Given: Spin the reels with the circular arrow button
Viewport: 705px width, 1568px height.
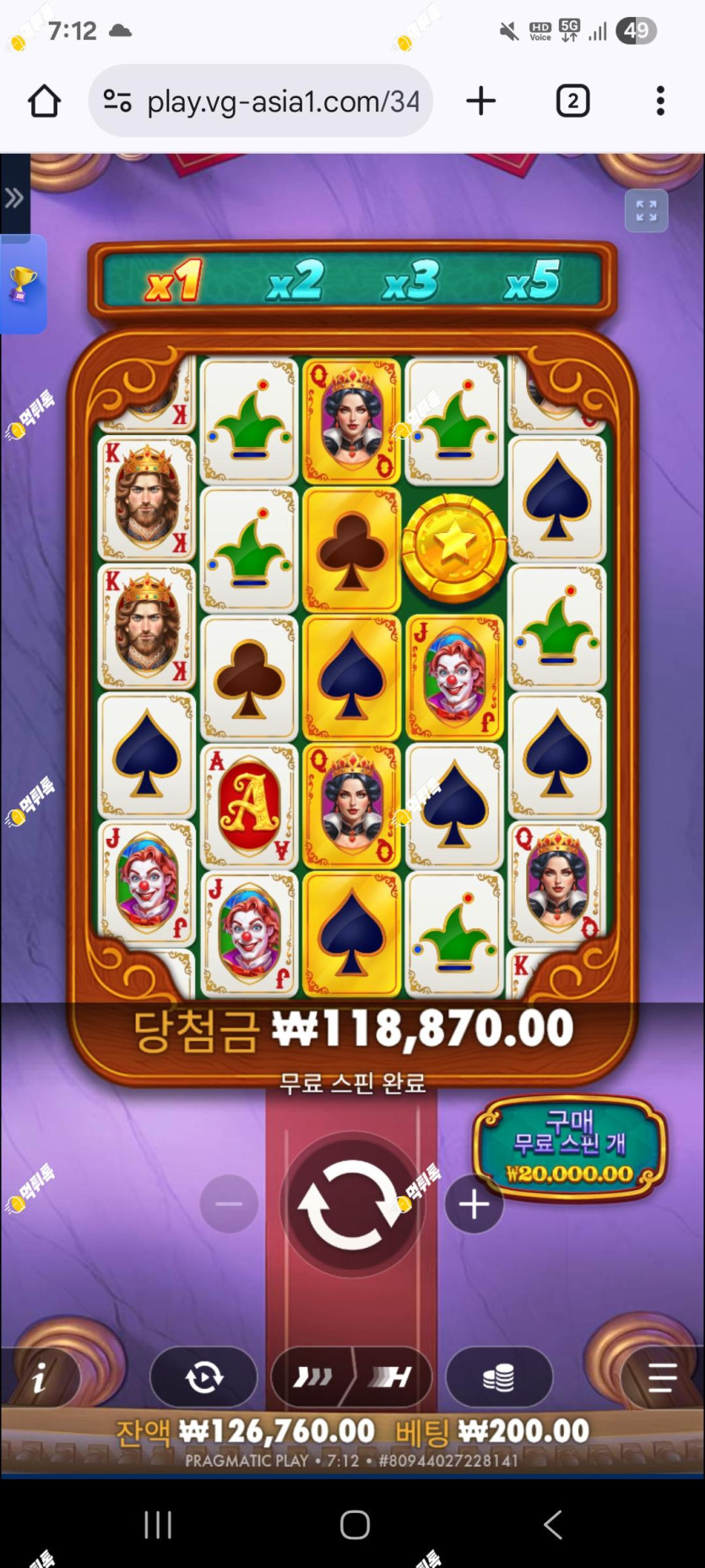Looking at the screenshot, I should (351, 1205).
